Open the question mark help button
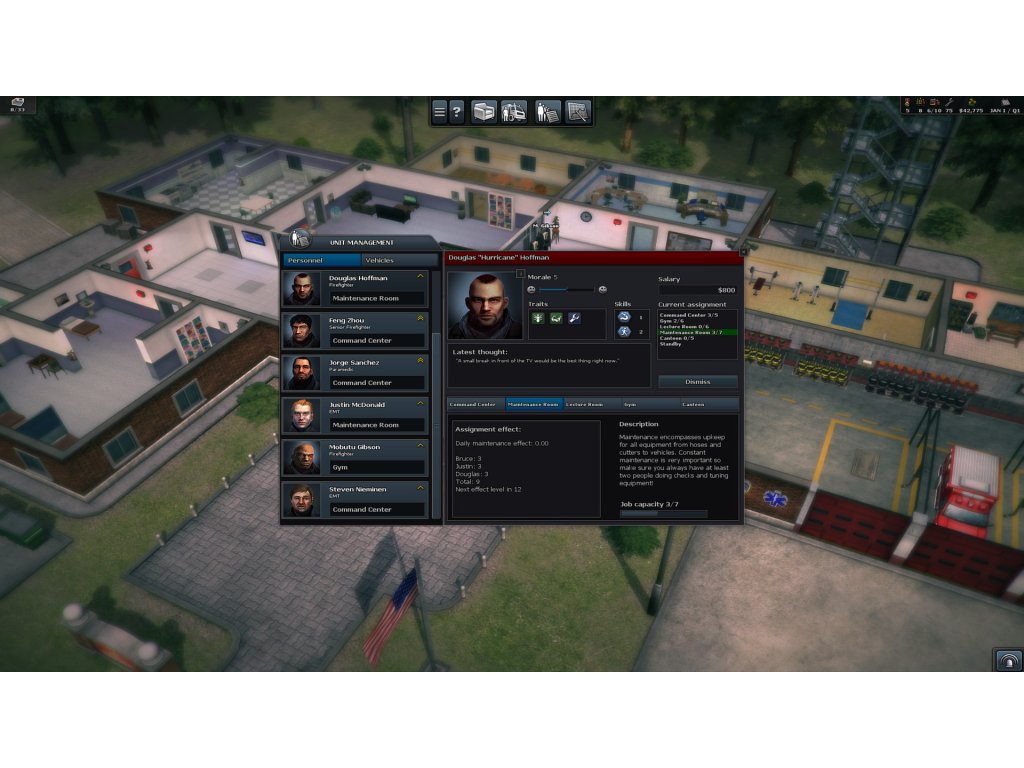 point(456,112)
